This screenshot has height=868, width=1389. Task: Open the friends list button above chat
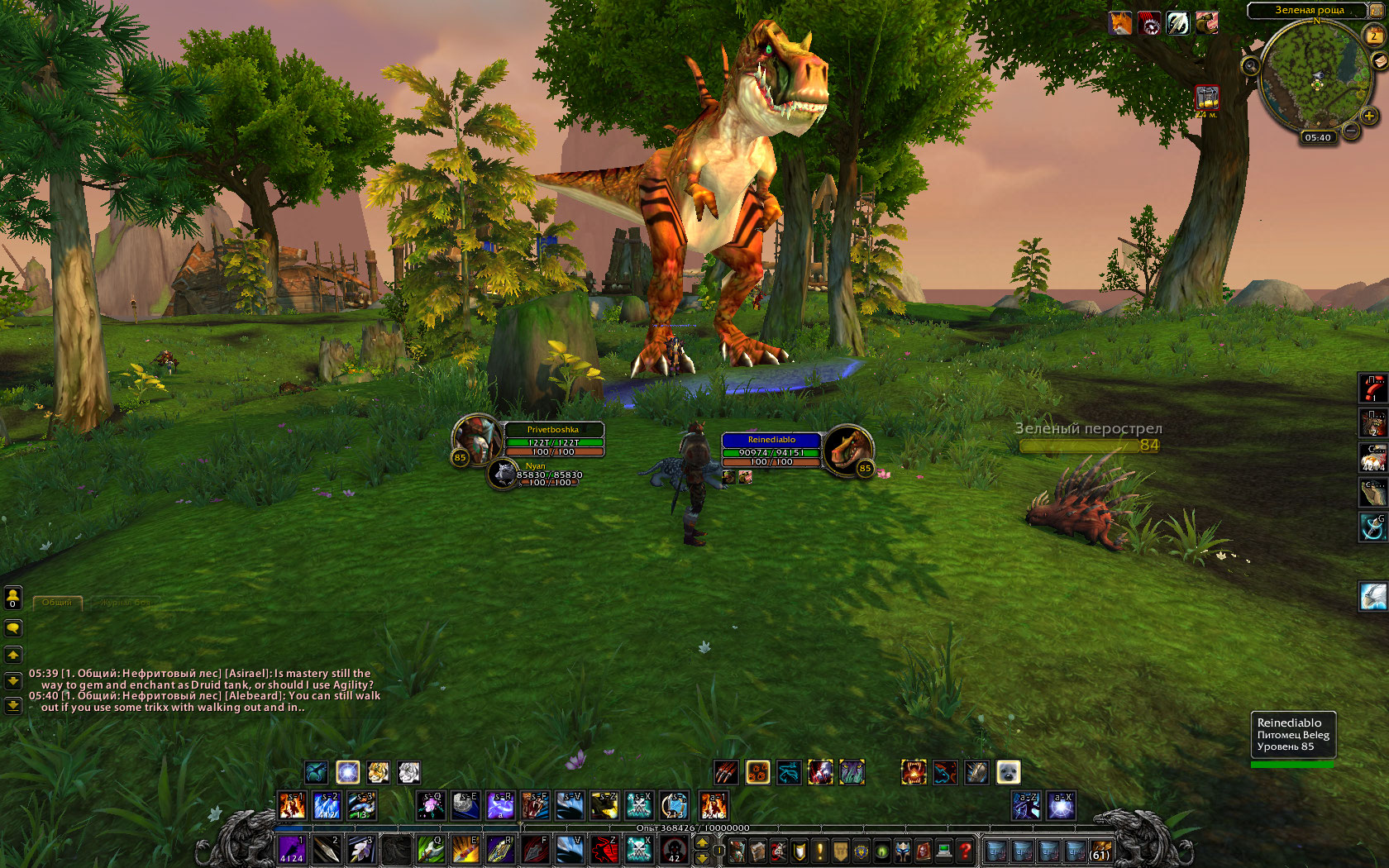13,597
